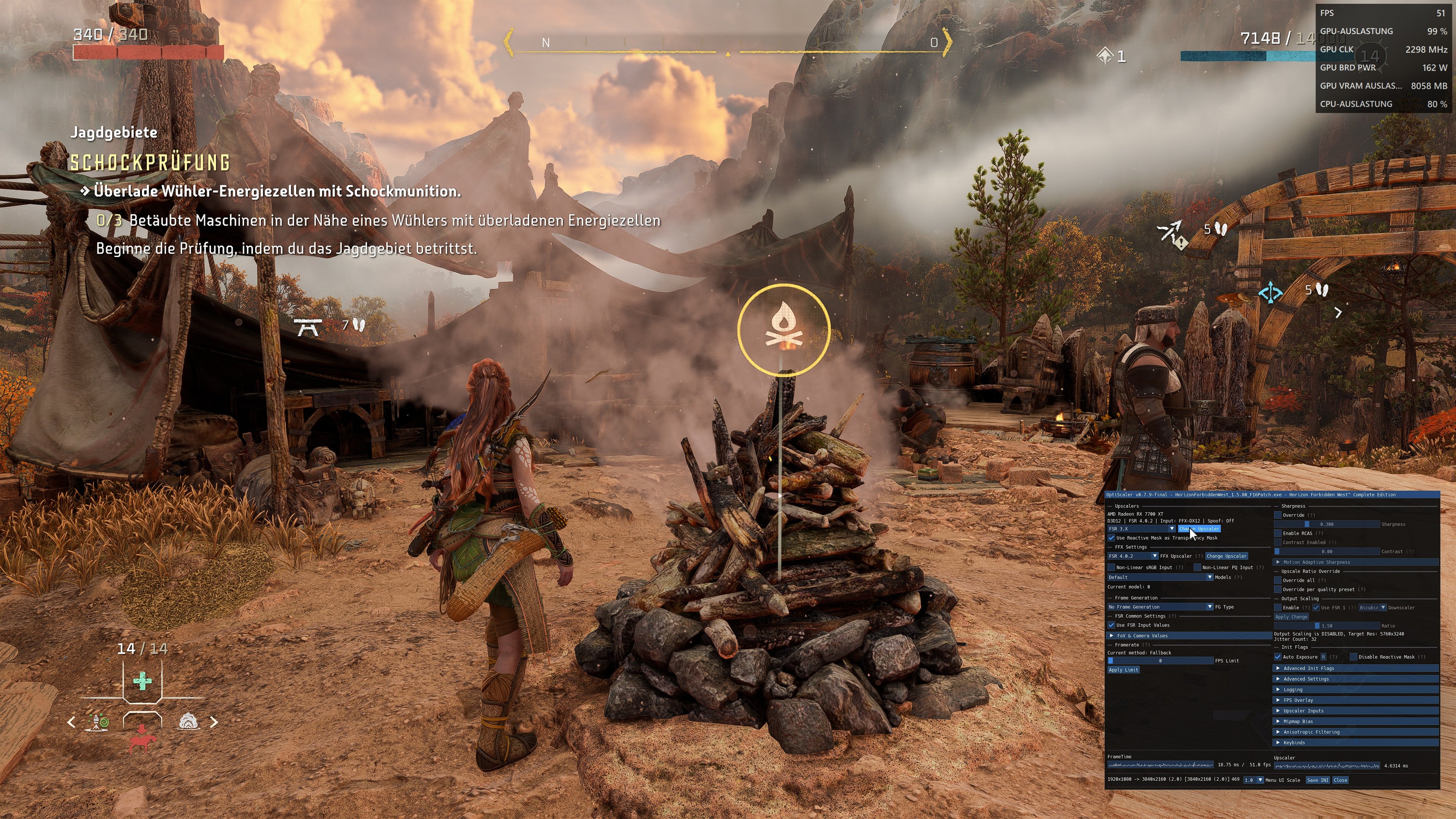1456x819 pixels.
Task: Close the OptiScaler overlay menu
Action: pyautogui.click(x=1340, y=780)
